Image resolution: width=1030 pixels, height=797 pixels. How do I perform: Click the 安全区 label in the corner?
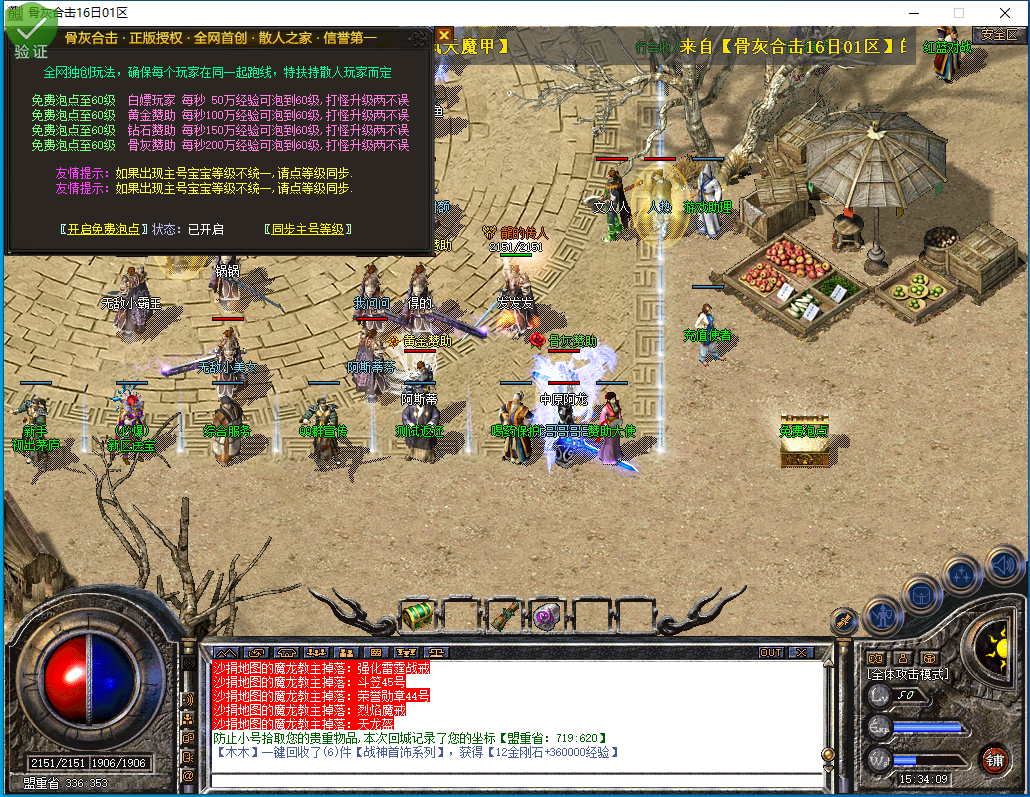click(x=998, y=34)
